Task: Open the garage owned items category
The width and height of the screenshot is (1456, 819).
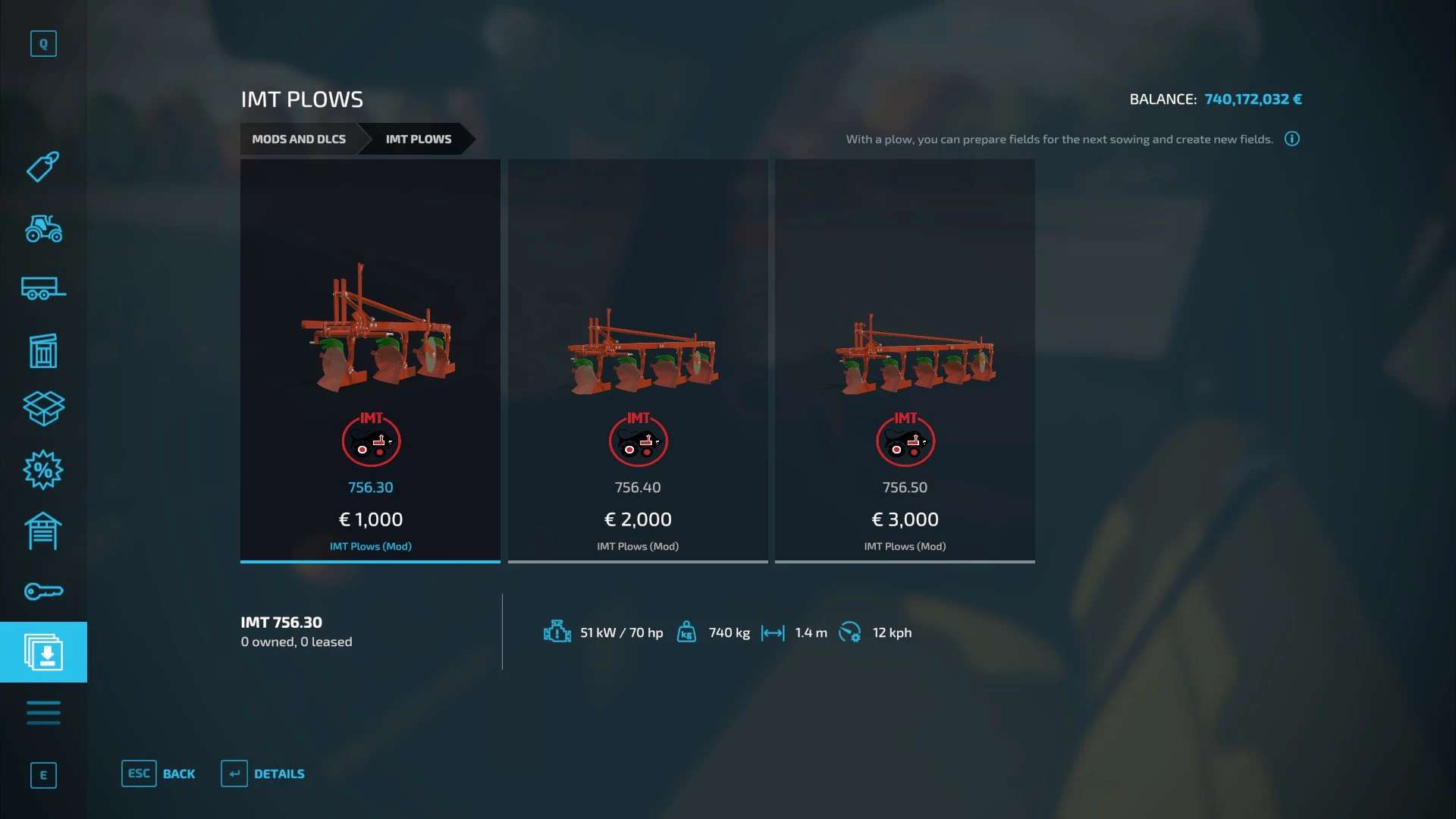Action: (x=43, y=531)
